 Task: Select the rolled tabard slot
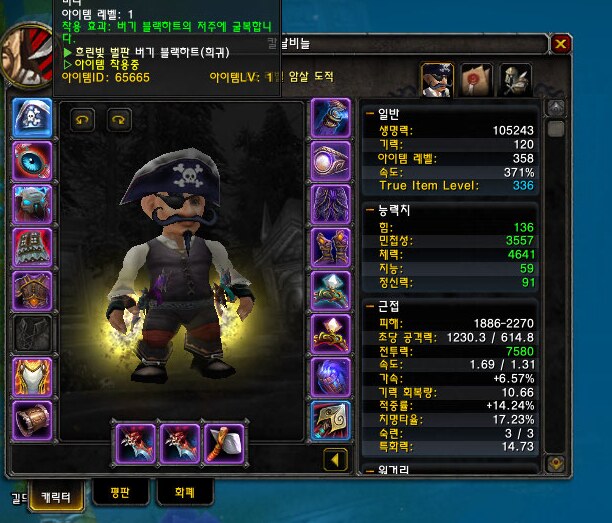(x=31, y=421)
